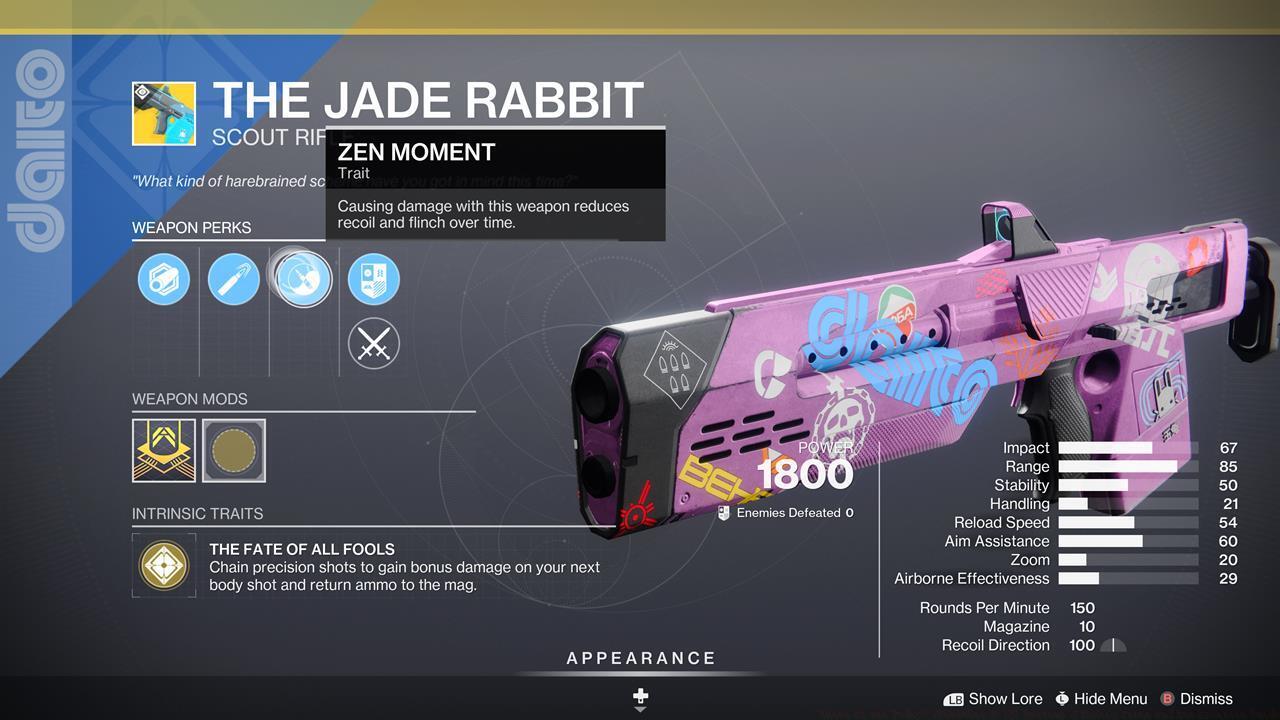Screen dimensions: 1280x720
Task: Inspect the highlighted Zen Moment trait perk
Action: pos(303,279)
